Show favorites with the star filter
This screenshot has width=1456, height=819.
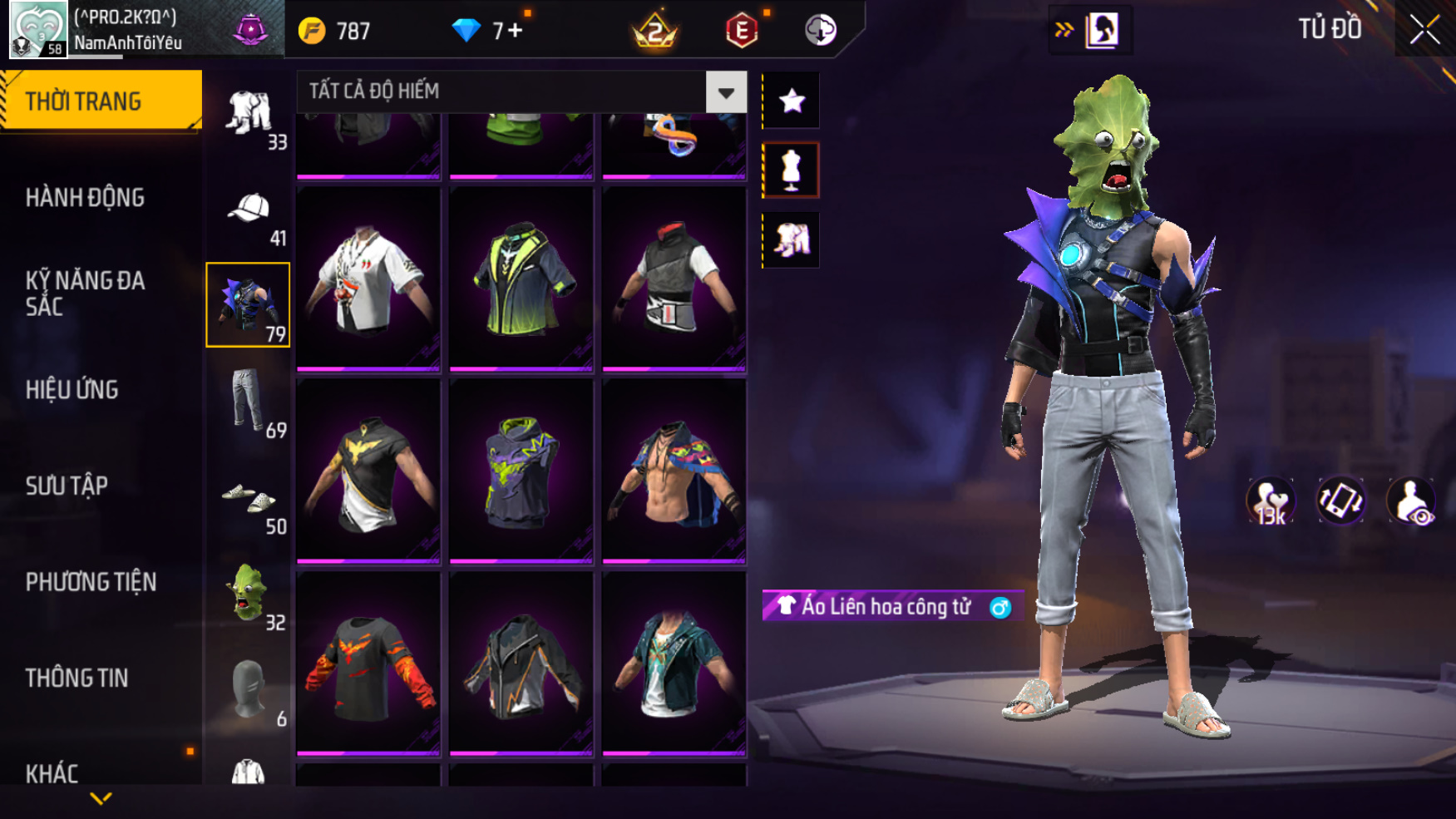[791, 101]
